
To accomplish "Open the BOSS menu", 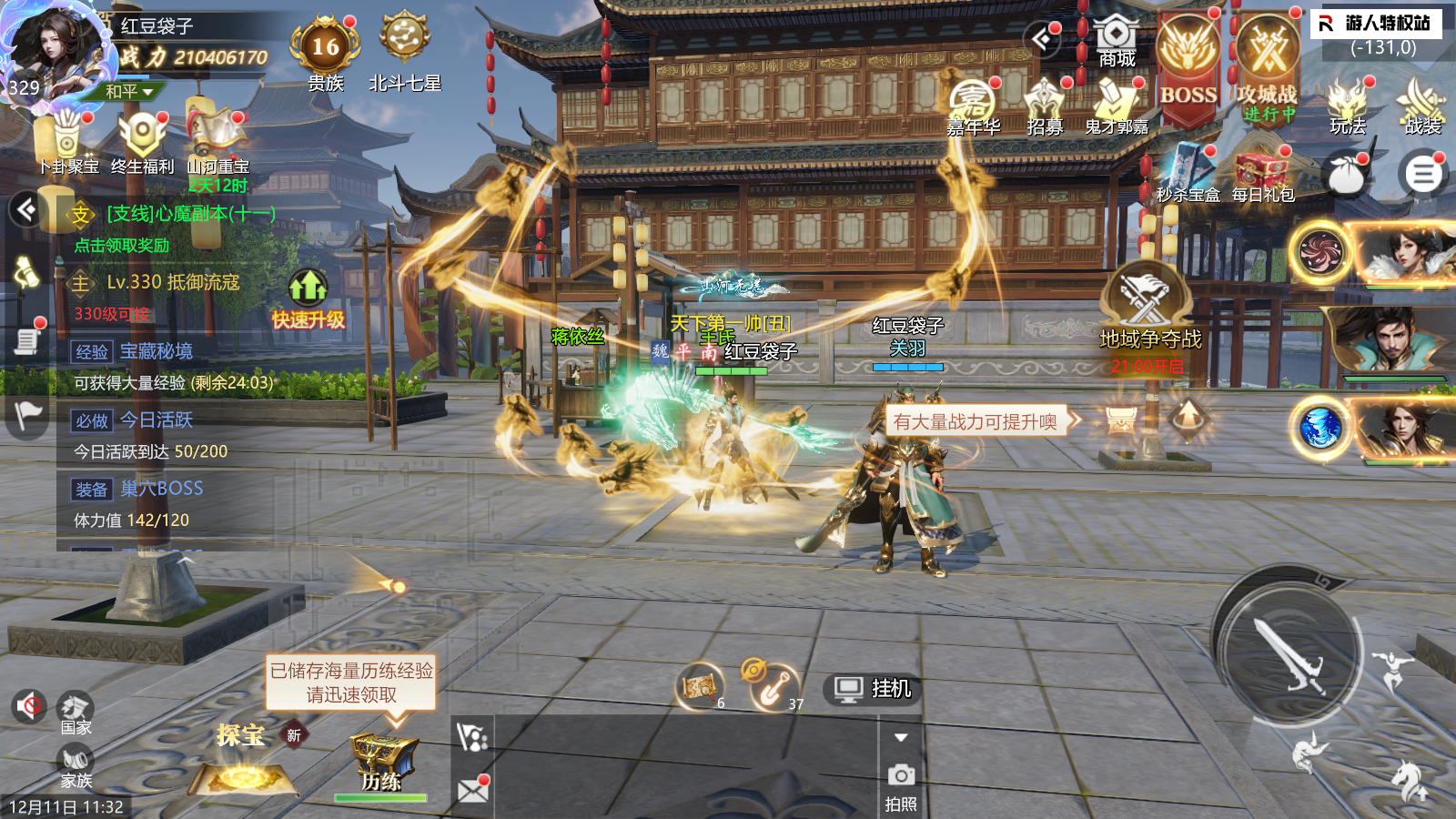I will click(x=1188, y=64).
